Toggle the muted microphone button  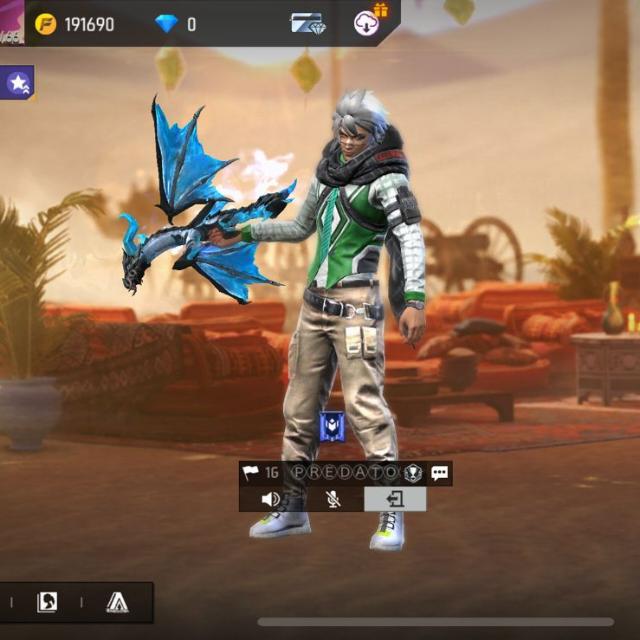pyautogui.click(x=333, y=499)
